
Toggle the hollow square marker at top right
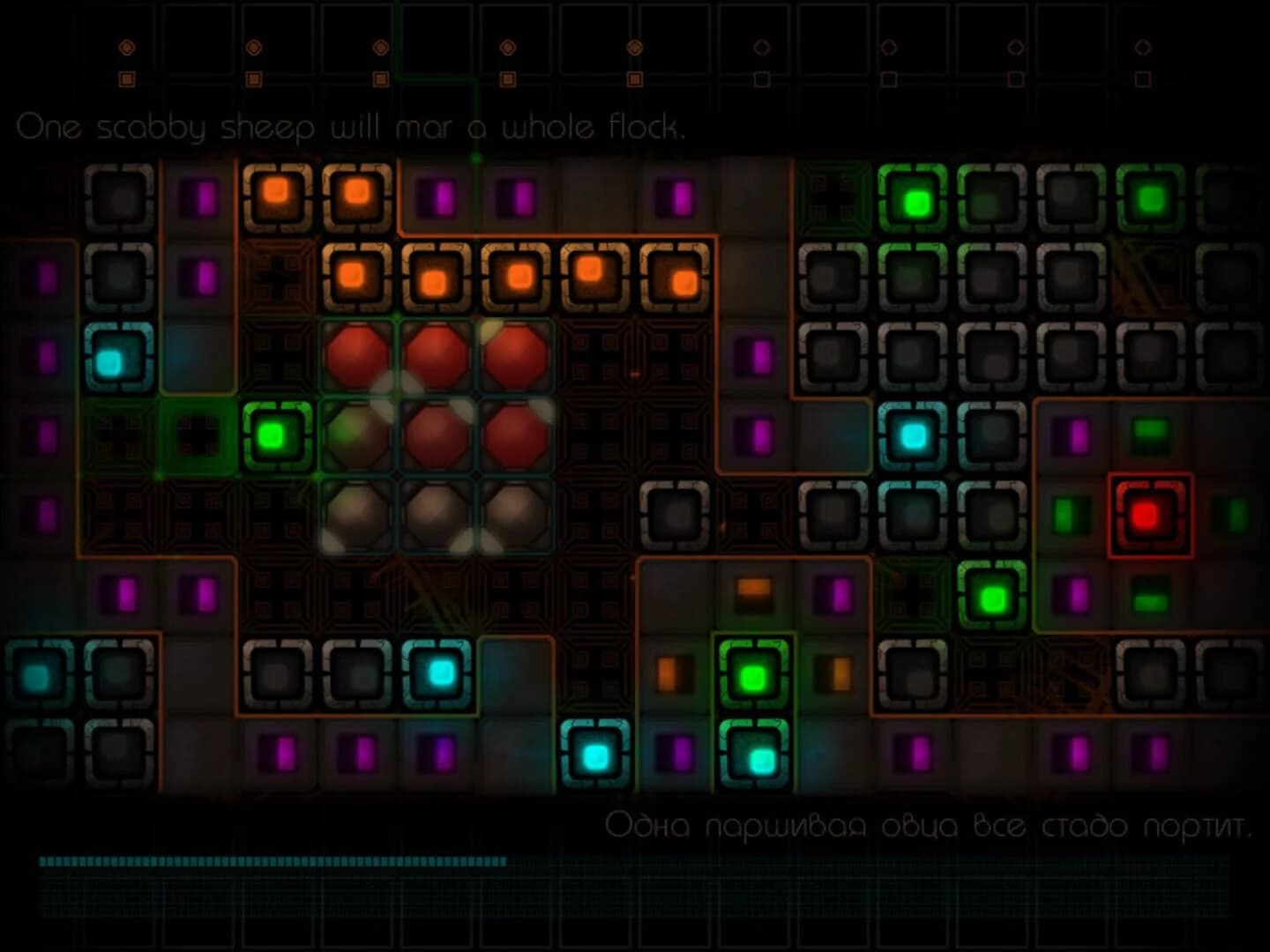pos(1142,81)
